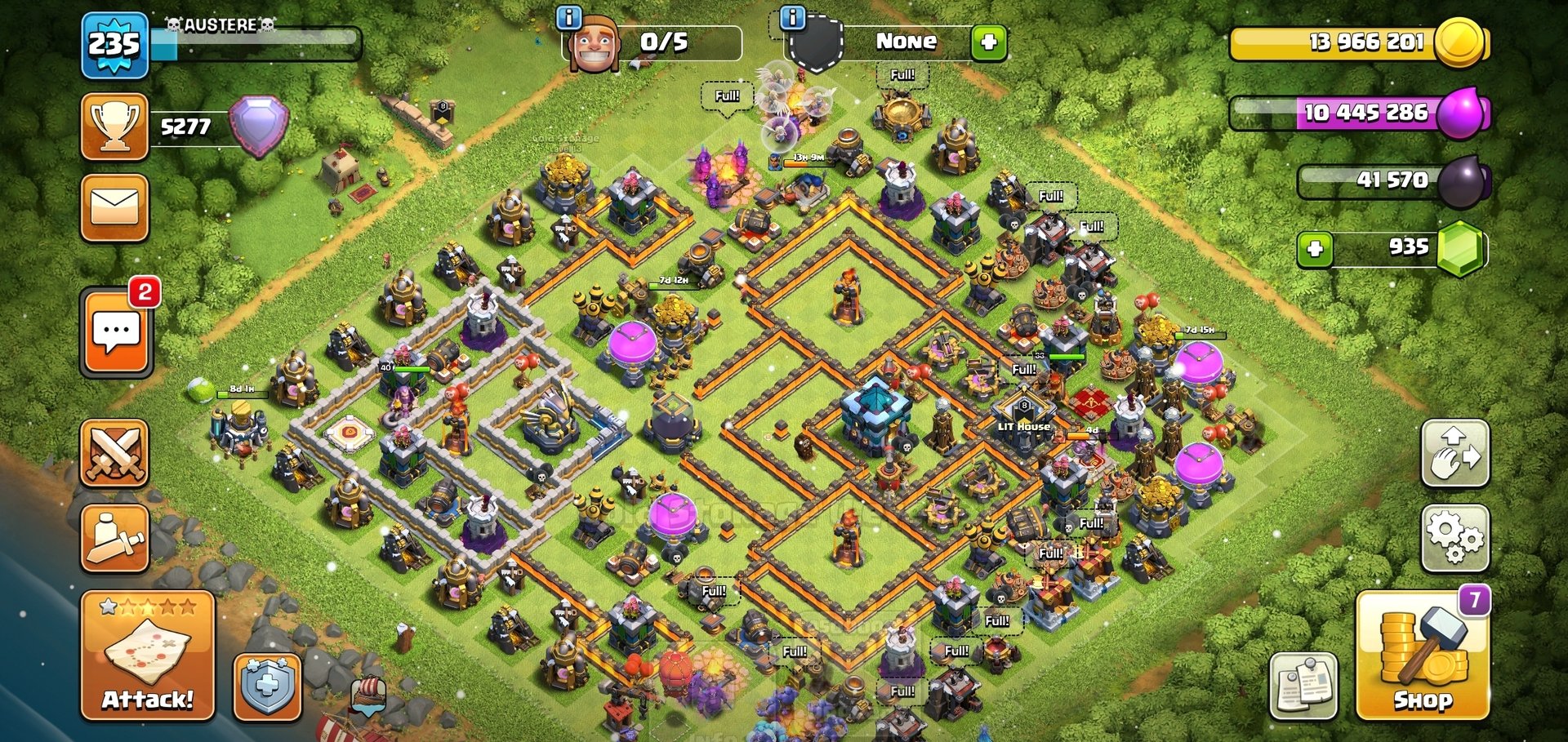
Task: Open the shield status button
Action: pyautogui.click(x=267, y=687)
